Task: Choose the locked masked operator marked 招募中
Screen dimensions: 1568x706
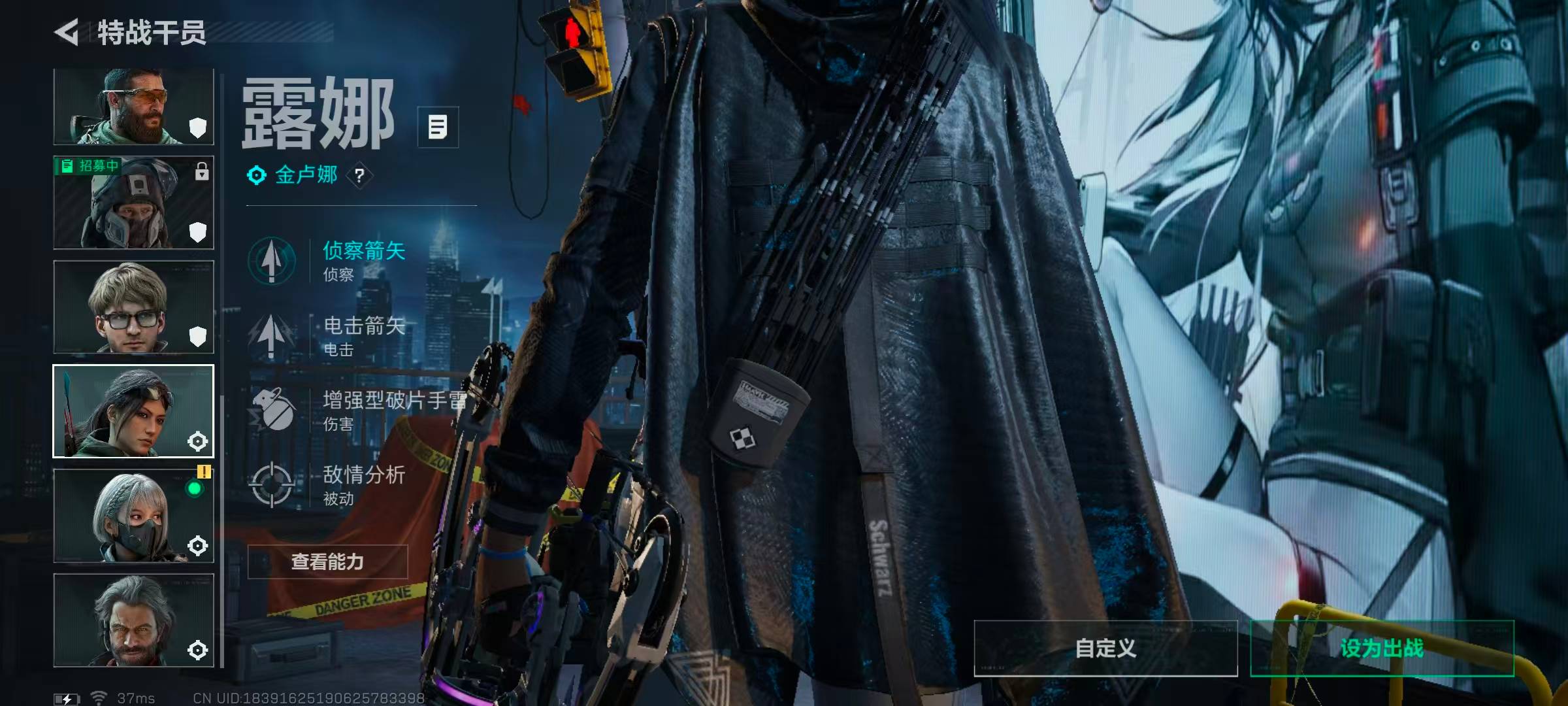Action: (133, 203)
